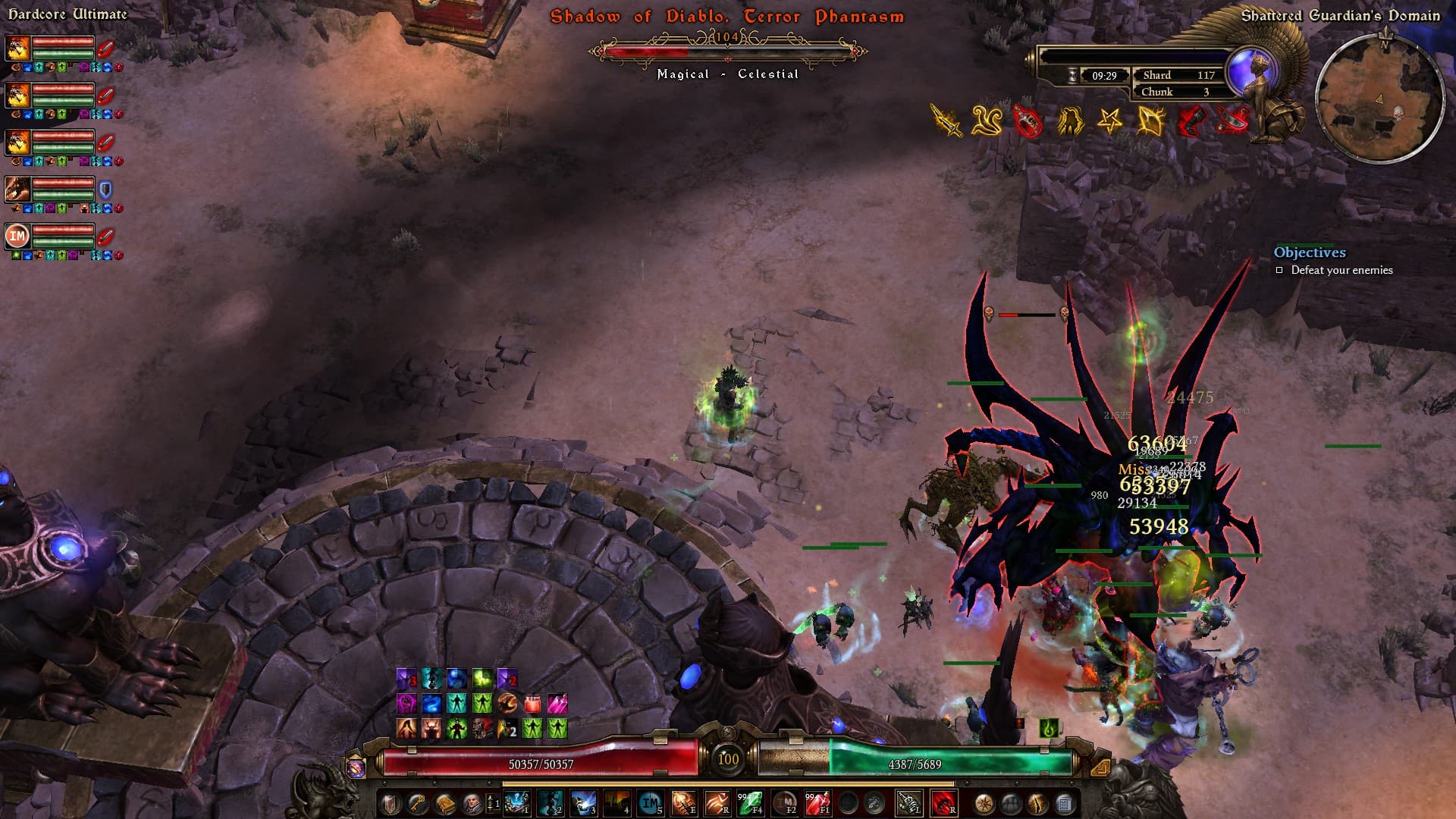Screen dimensions: 1456x819
Task: Toggle the shield stance icon beside wolf pet
Action: (x=105, y=190)
